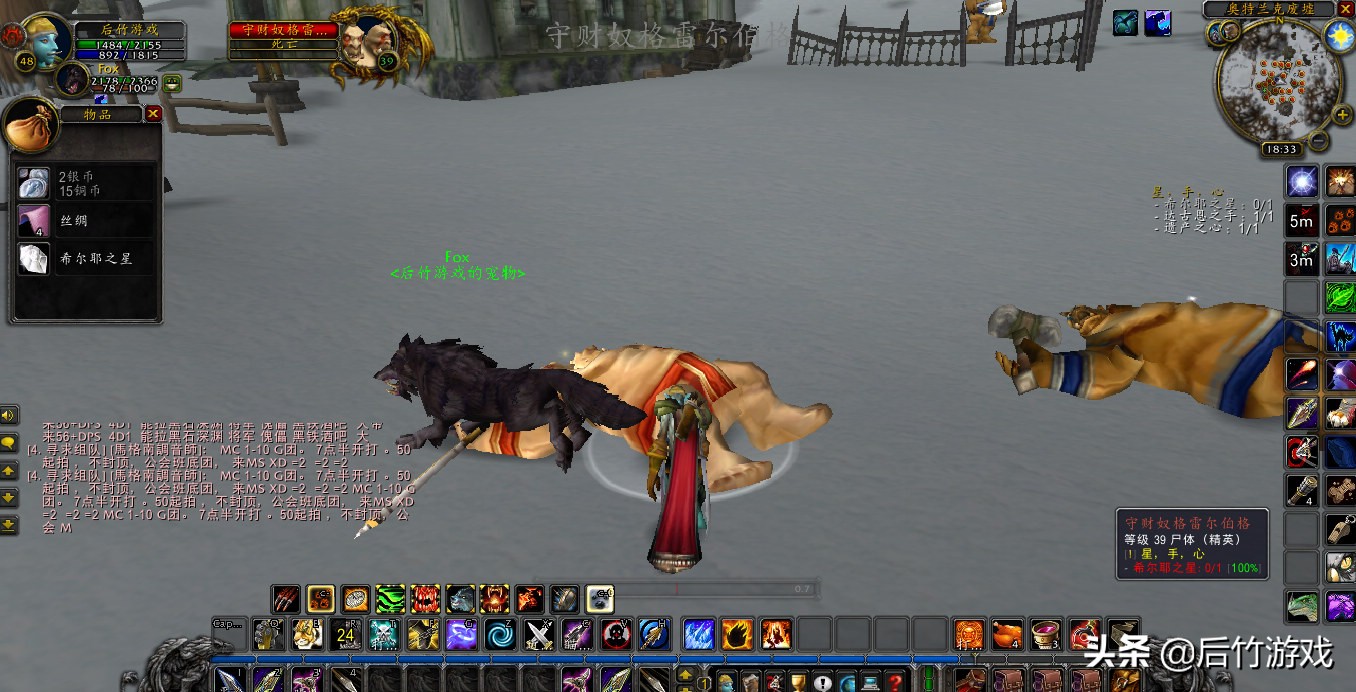Image resolution: width=1356 pixels, height=692 pixels.
Task: Zoom in the minimap with plus button
Action: [x=1342, y=115]
